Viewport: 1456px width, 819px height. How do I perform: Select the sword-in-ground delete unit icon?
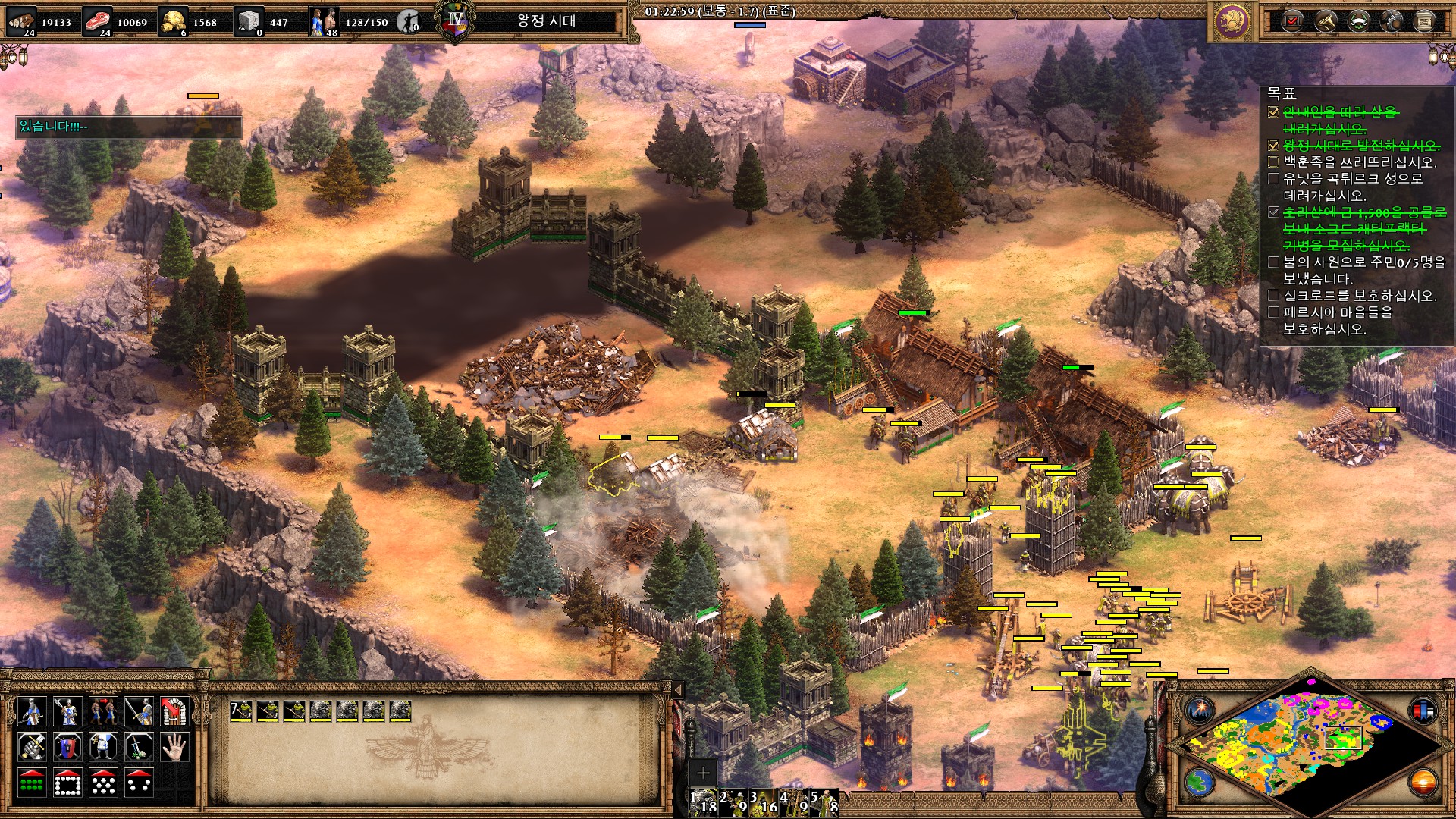pos(139,747)
